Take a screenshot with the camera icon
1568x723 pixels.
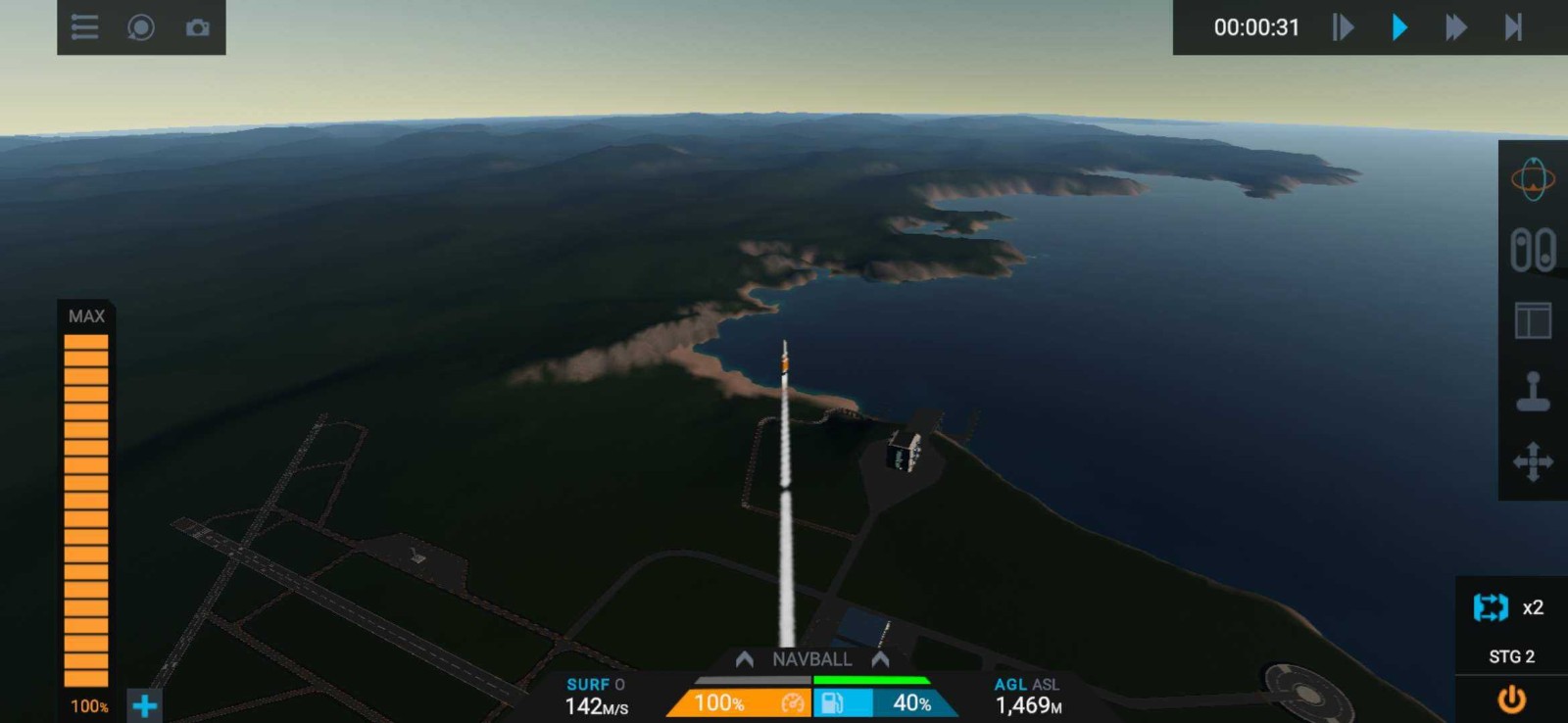pos(198,27)
